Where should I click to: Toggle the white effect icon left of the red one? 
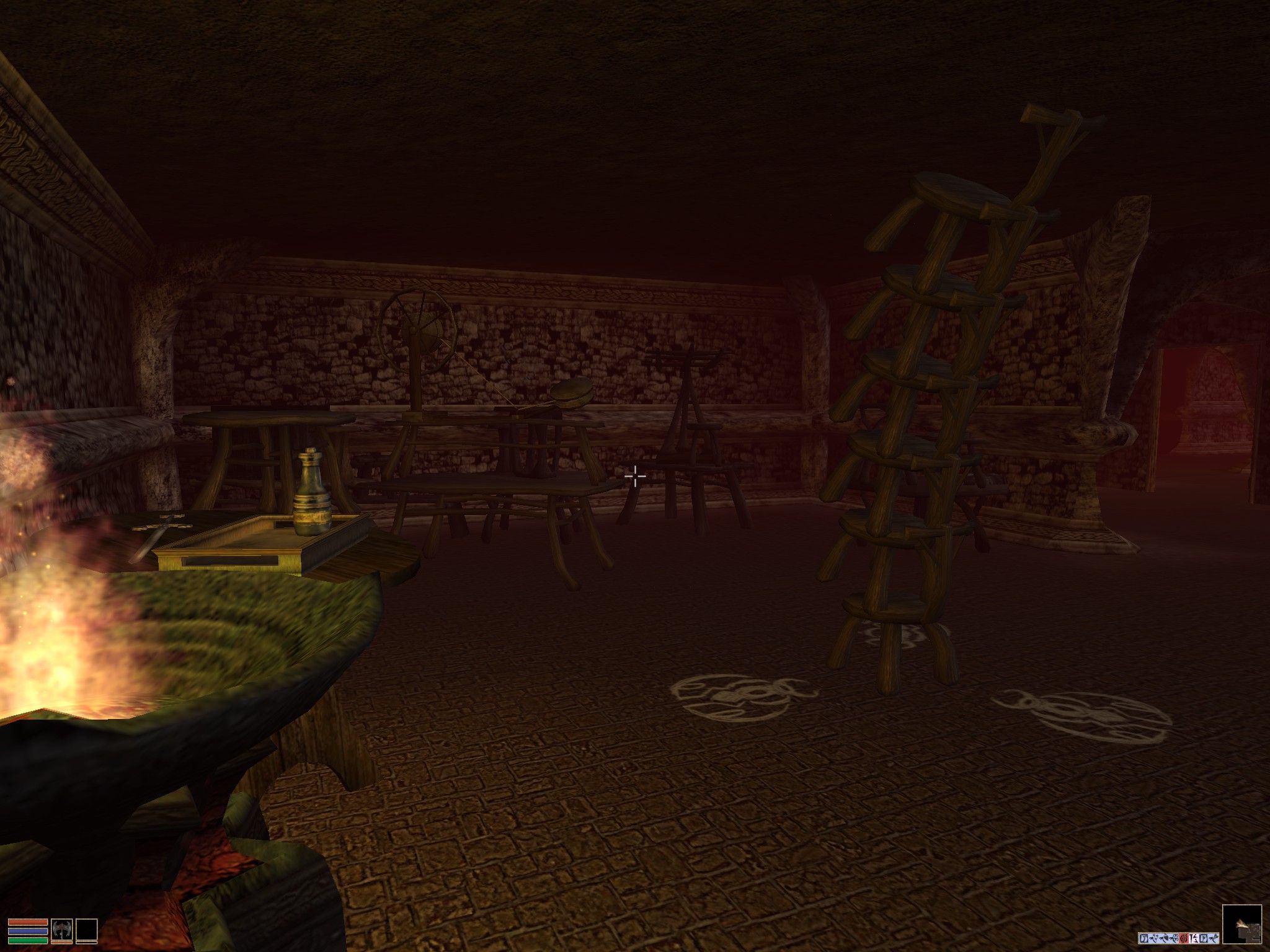coord(1175,938)
